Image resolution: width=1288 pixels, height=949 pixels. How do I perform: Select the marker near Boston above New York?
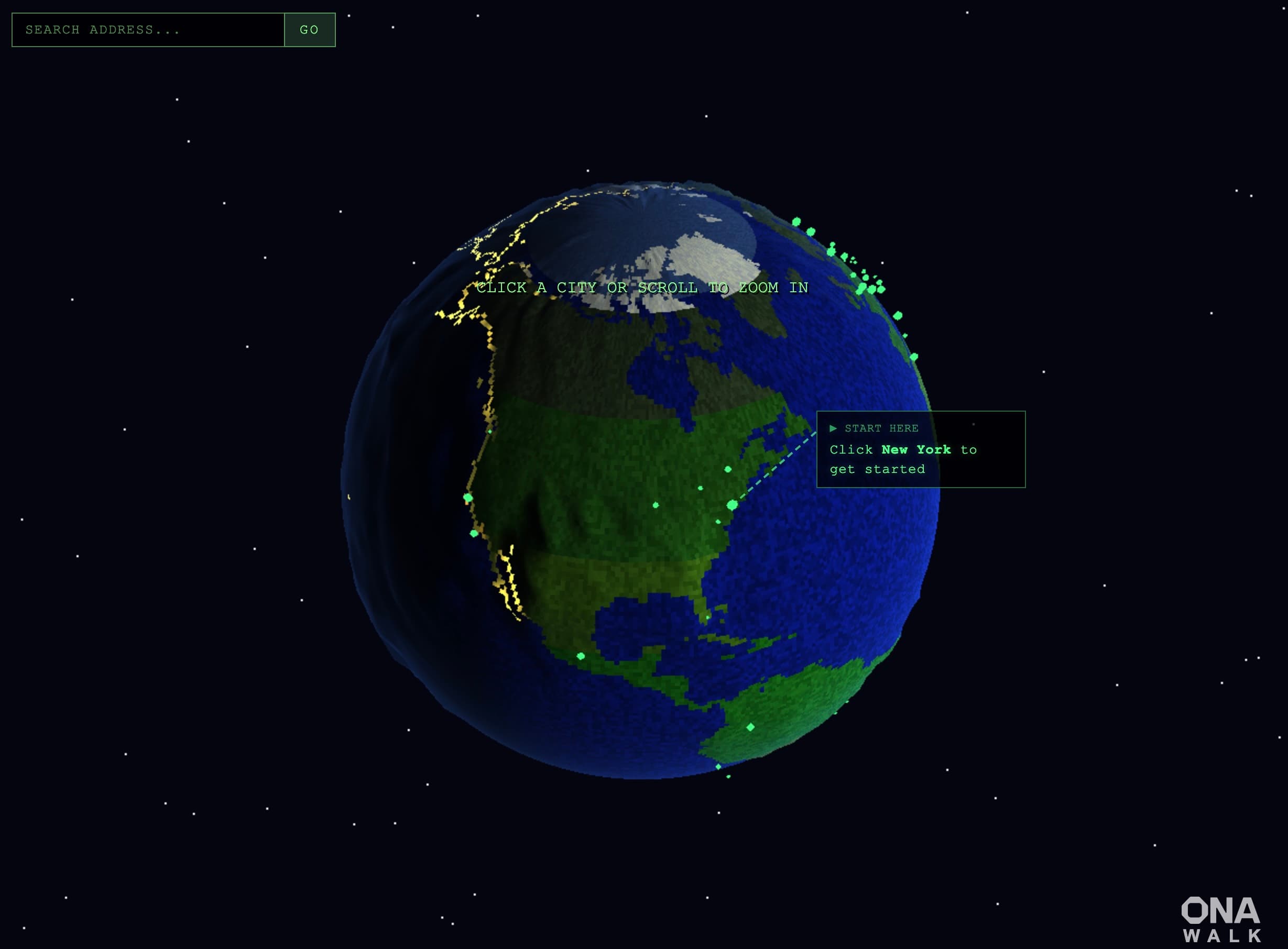point(728,470)
